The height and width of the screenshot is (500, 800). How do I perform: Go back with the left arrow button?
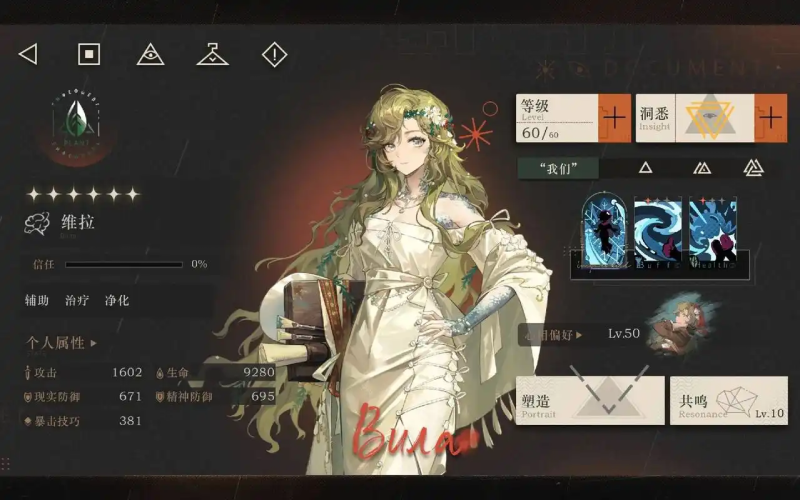[28, 54]
